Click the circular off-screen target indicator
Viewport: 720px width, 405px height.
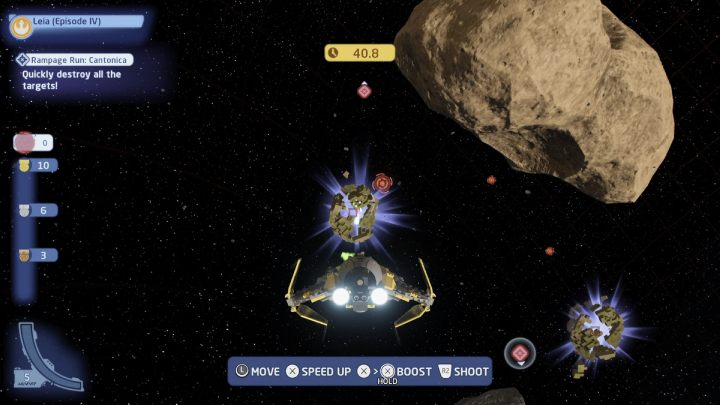[519, 352]
